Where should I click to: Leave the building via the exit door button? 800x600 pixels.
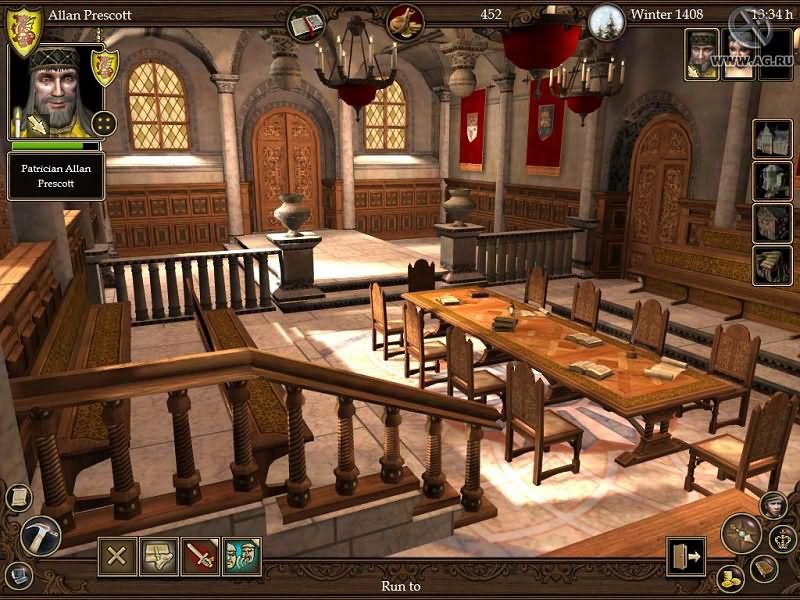click(686, 556)
